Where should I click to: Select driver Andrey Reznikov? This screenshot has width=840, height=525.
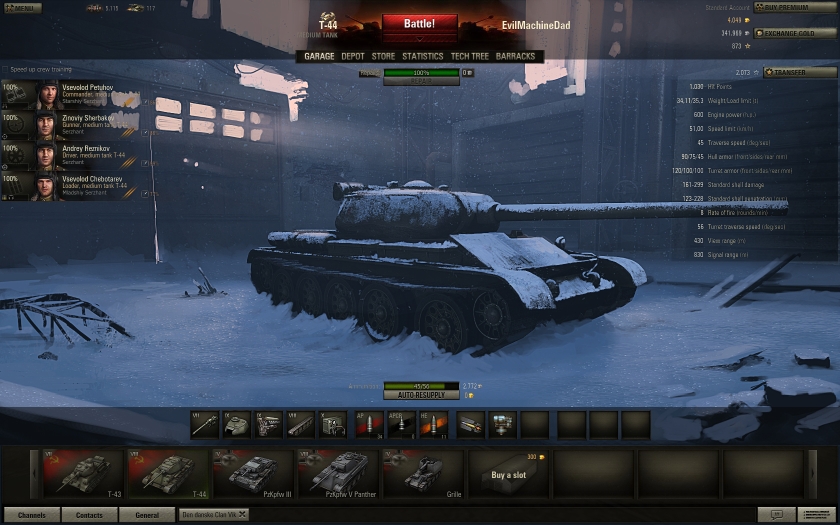[x=70, y=157]
